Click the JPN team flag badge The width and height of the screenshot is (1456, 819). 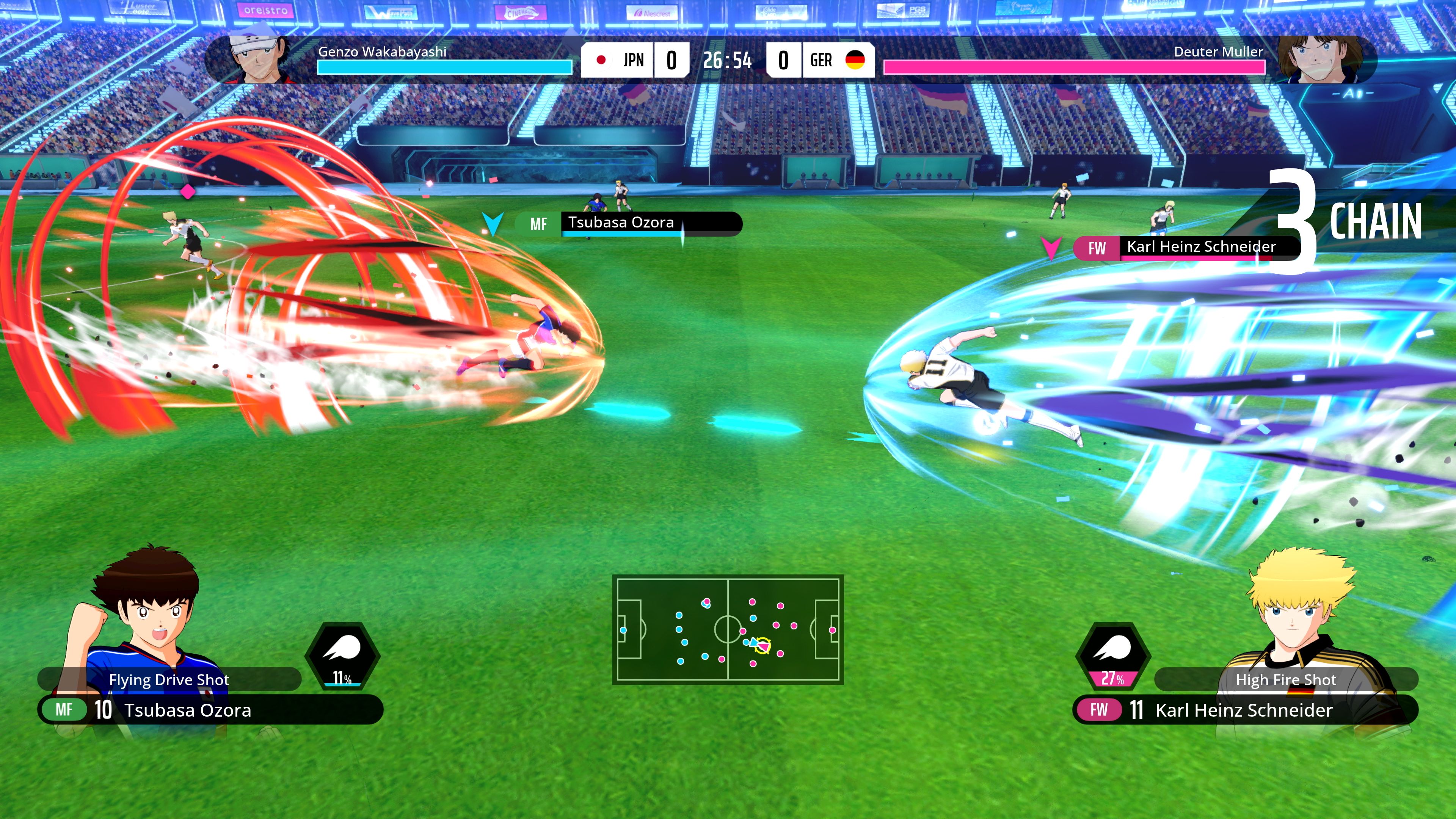point(601,60)
